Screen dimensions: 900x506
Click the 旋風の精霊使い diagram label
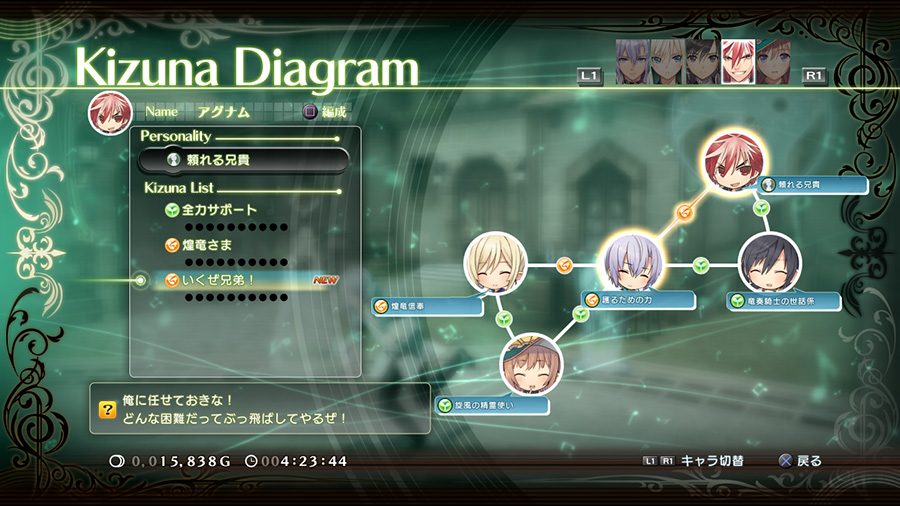tap(493, 405)
